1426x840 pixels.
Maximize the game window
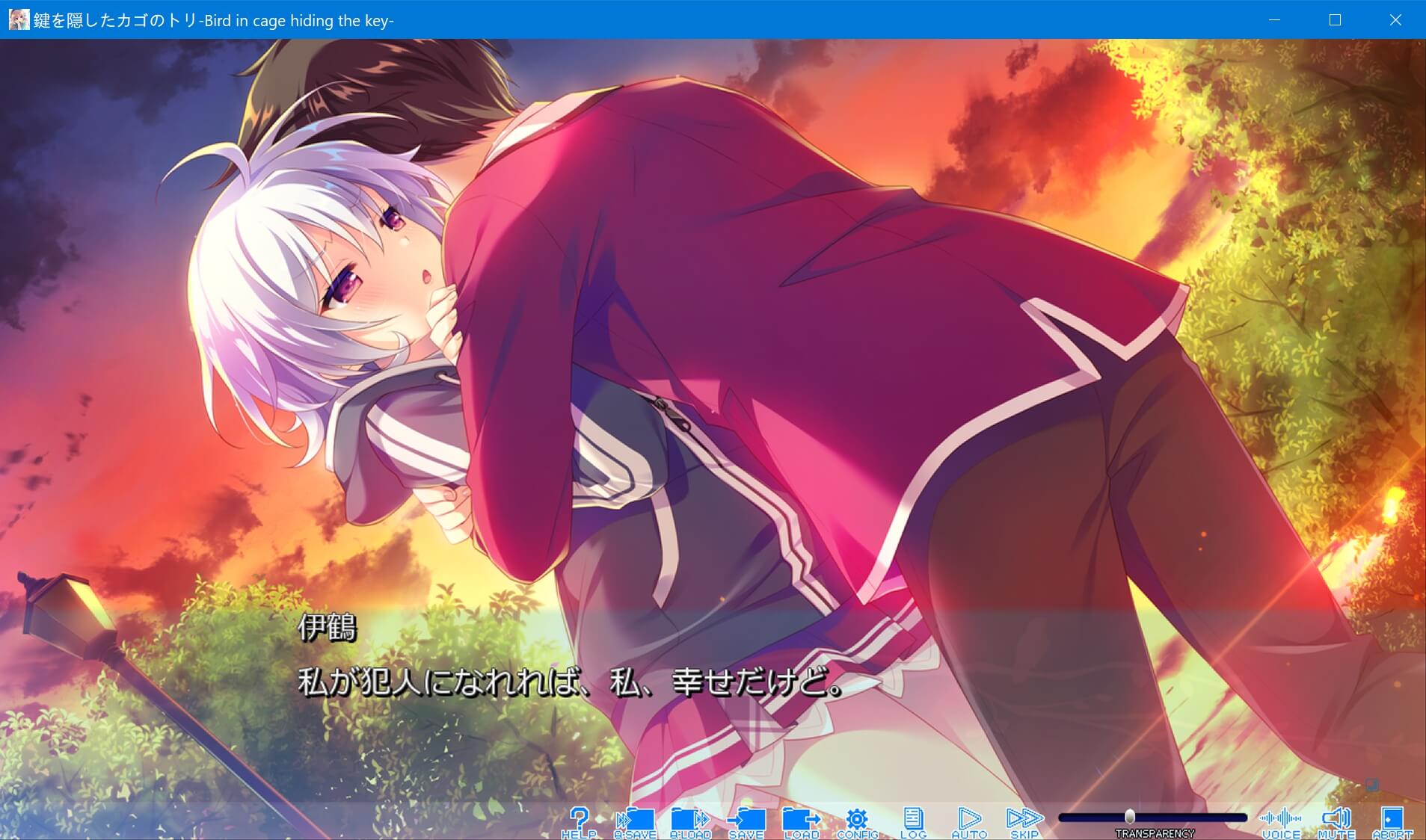click(x=1334, y=20)
